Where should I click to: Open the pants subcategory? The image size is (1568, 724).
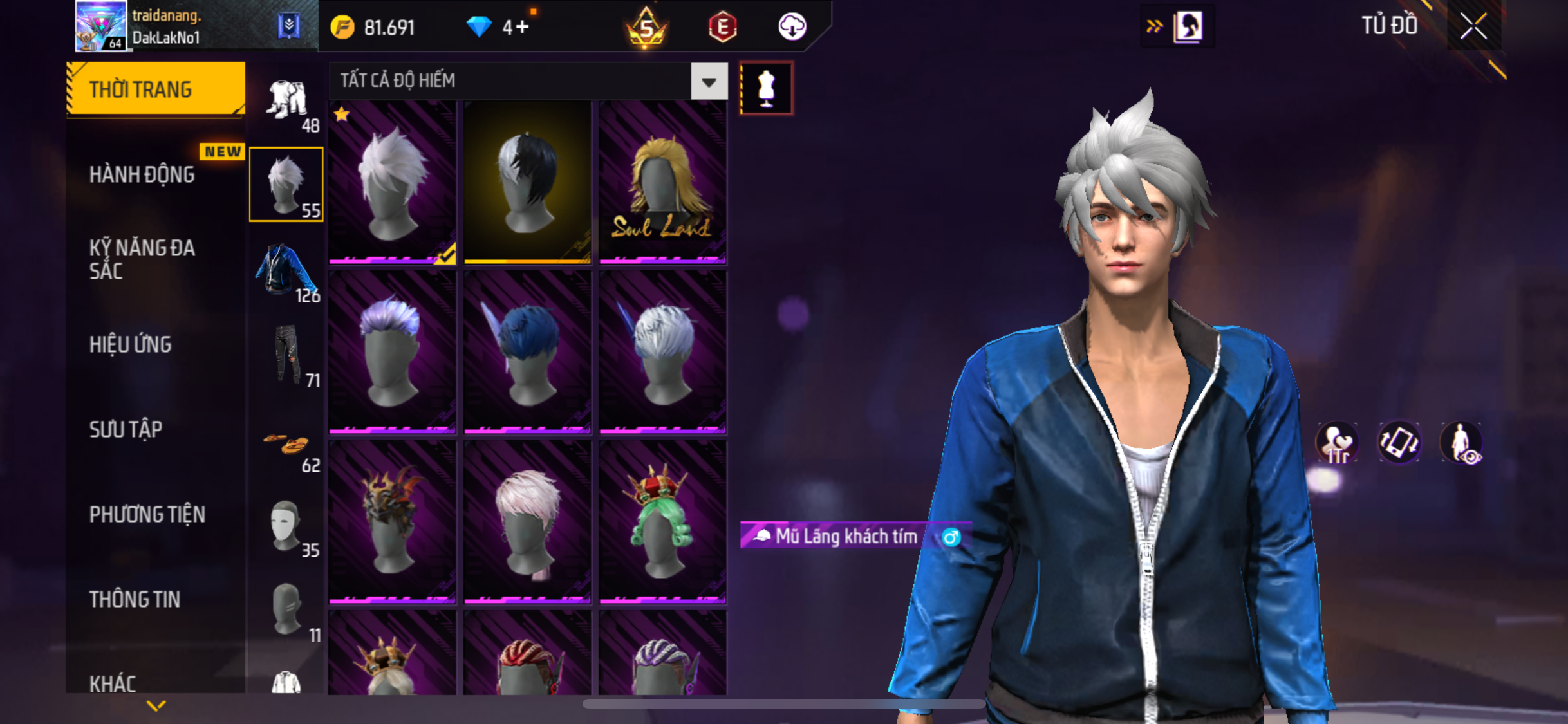tap(287, 355)
